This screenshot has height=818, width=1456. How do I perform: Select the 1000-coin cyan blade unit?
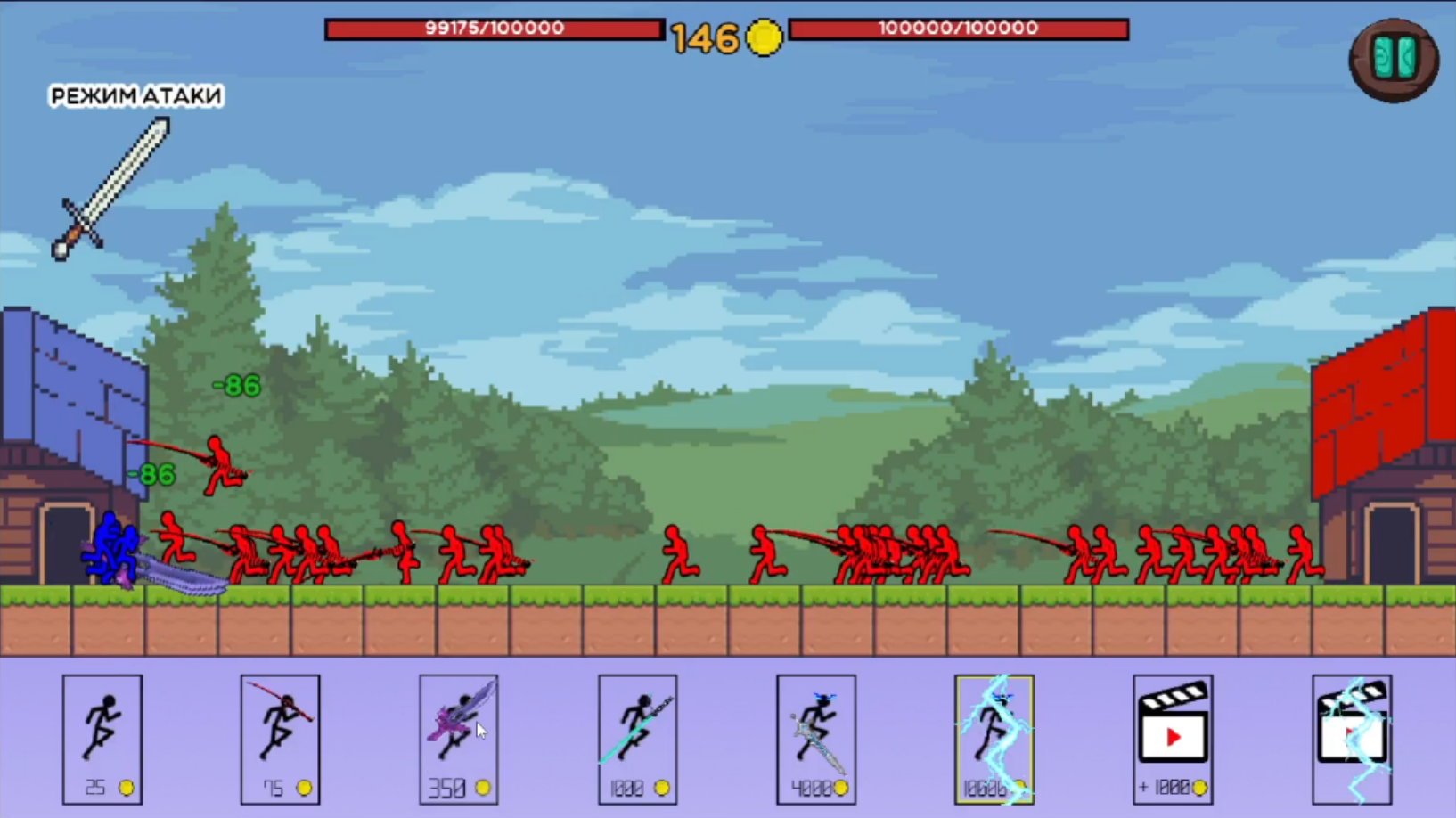637,738
